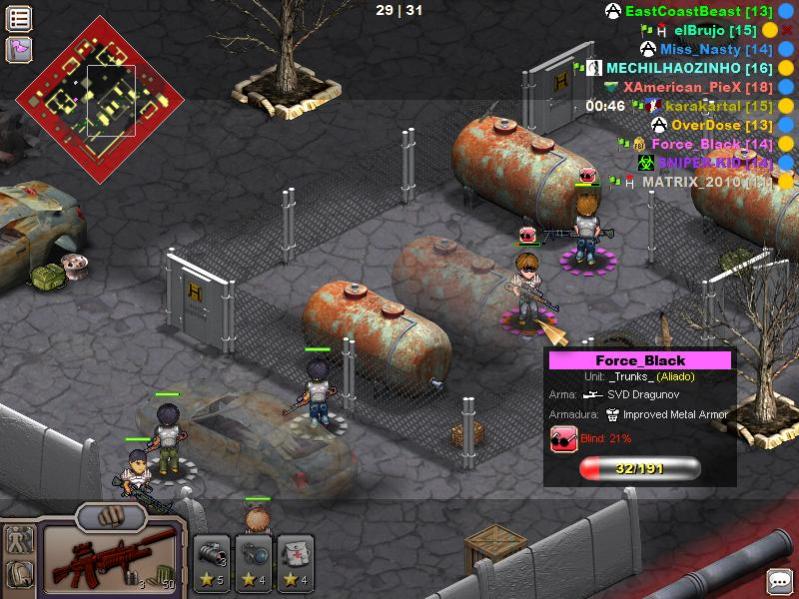Switch to the fist melee attack
The image size is (799, 599).
coord(111,517)
